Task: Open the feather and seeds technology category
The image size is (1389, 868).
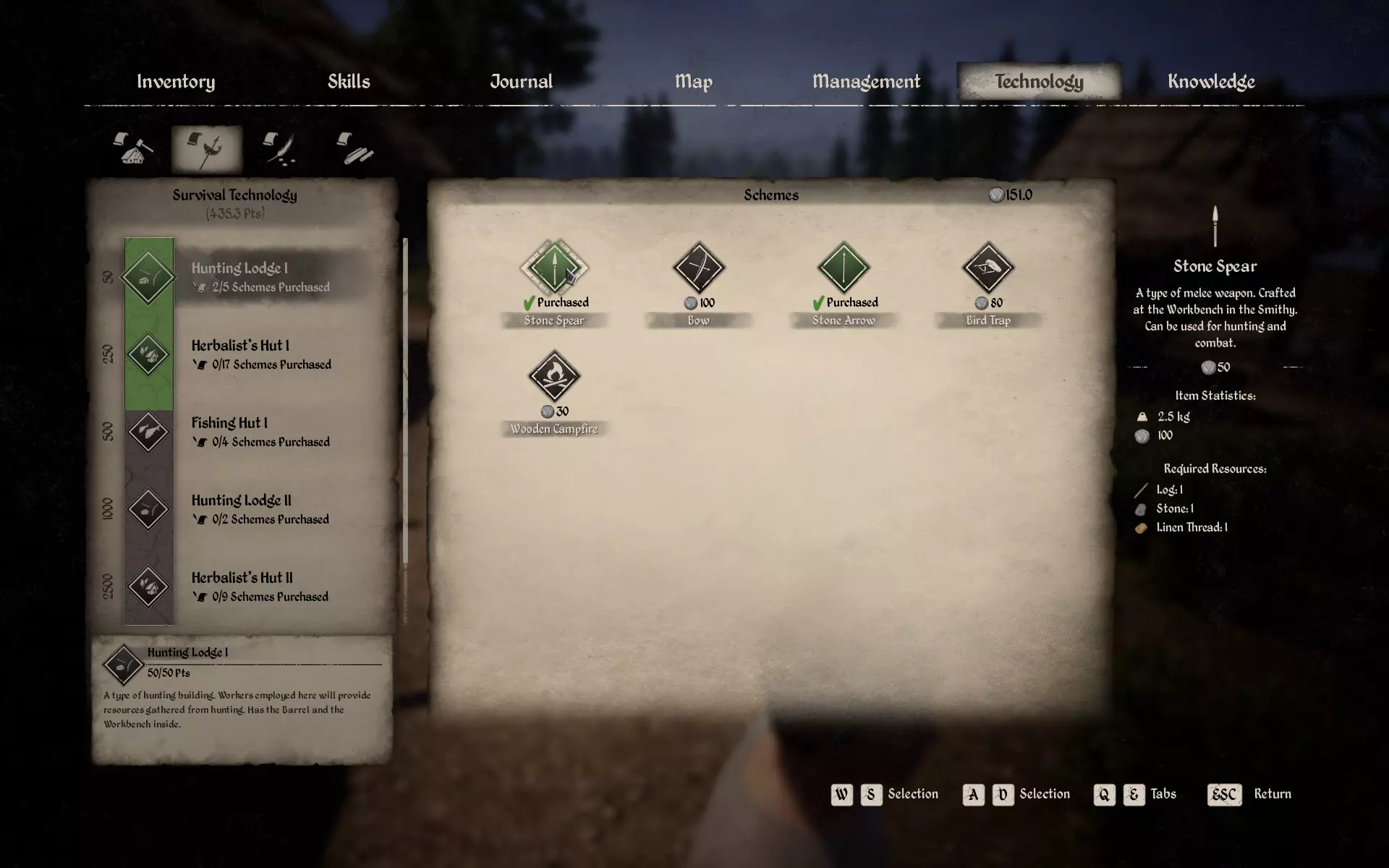Action: 280,149
